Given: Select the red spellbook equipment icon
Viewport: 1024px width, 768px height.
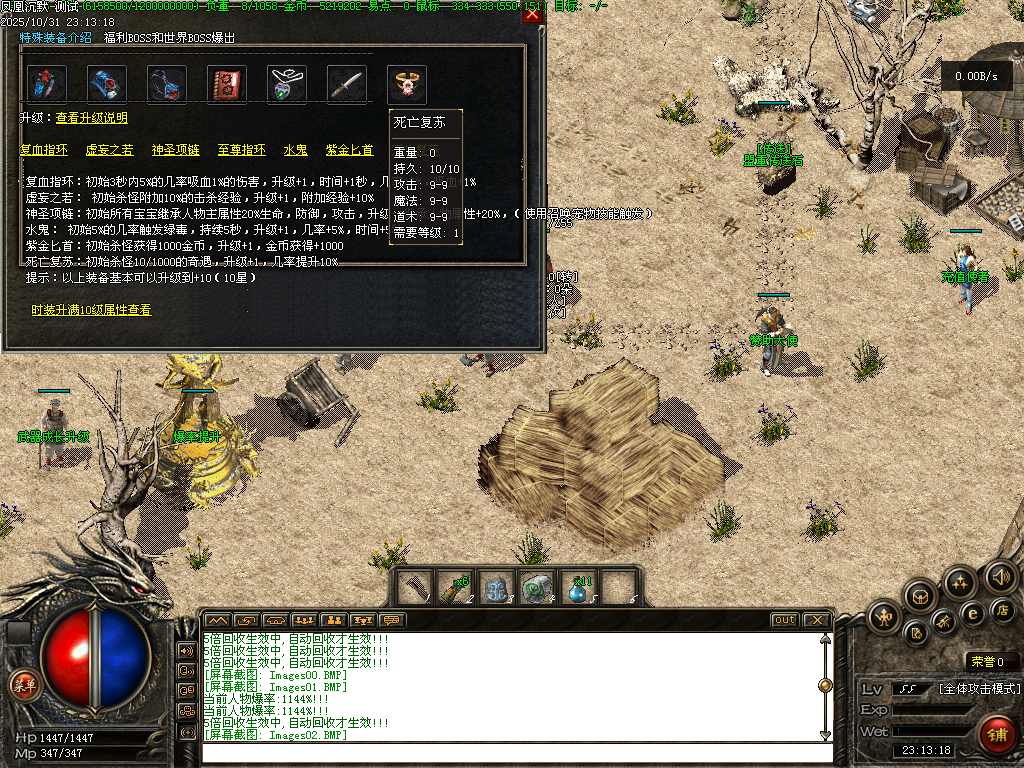Looking at the screenshot, I should click(x=227, y=85).
